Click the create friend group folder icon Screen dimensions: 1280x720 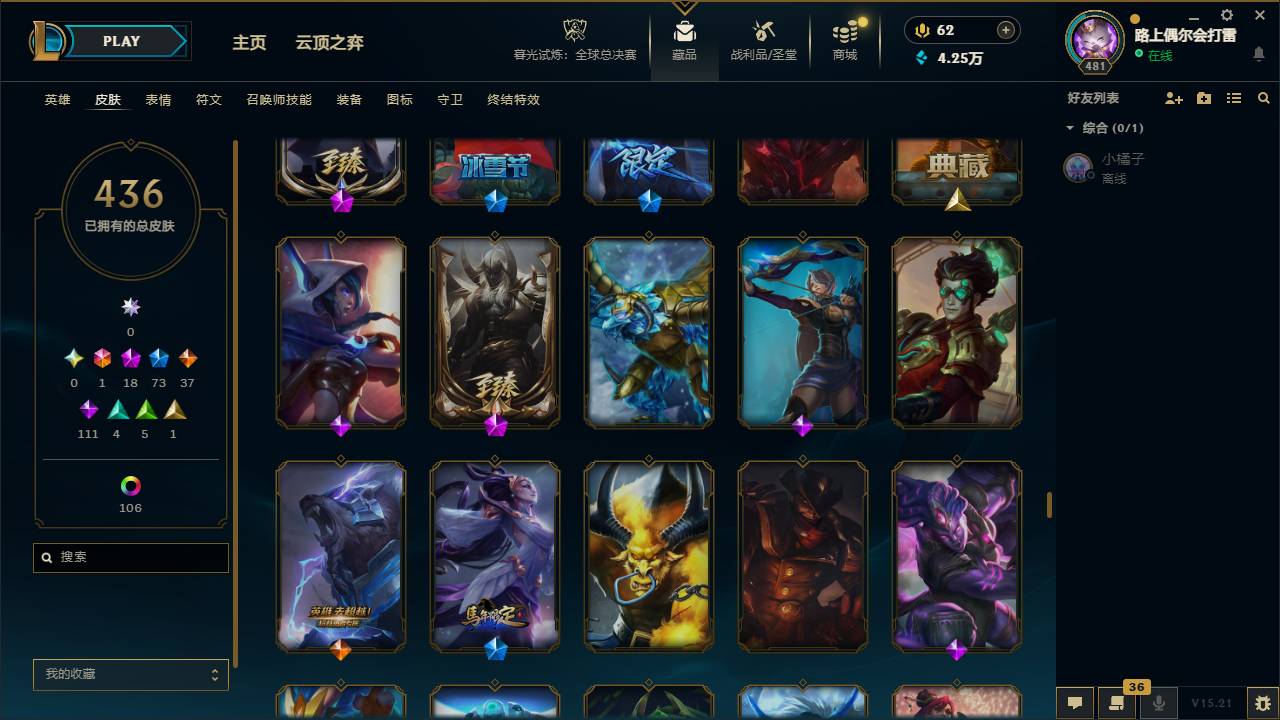point(1203,98)
